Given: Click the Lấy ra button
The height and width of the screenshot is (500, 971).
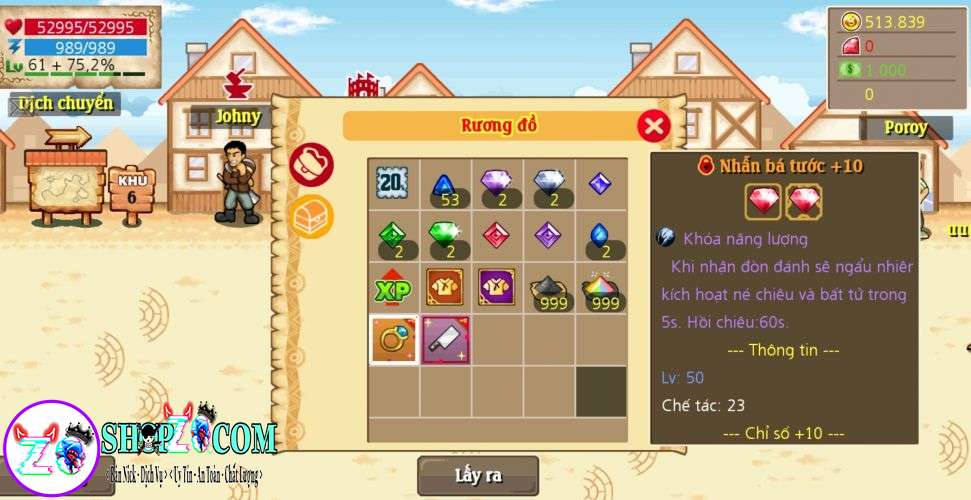Looking at the screenshot, I should point(478,476).
